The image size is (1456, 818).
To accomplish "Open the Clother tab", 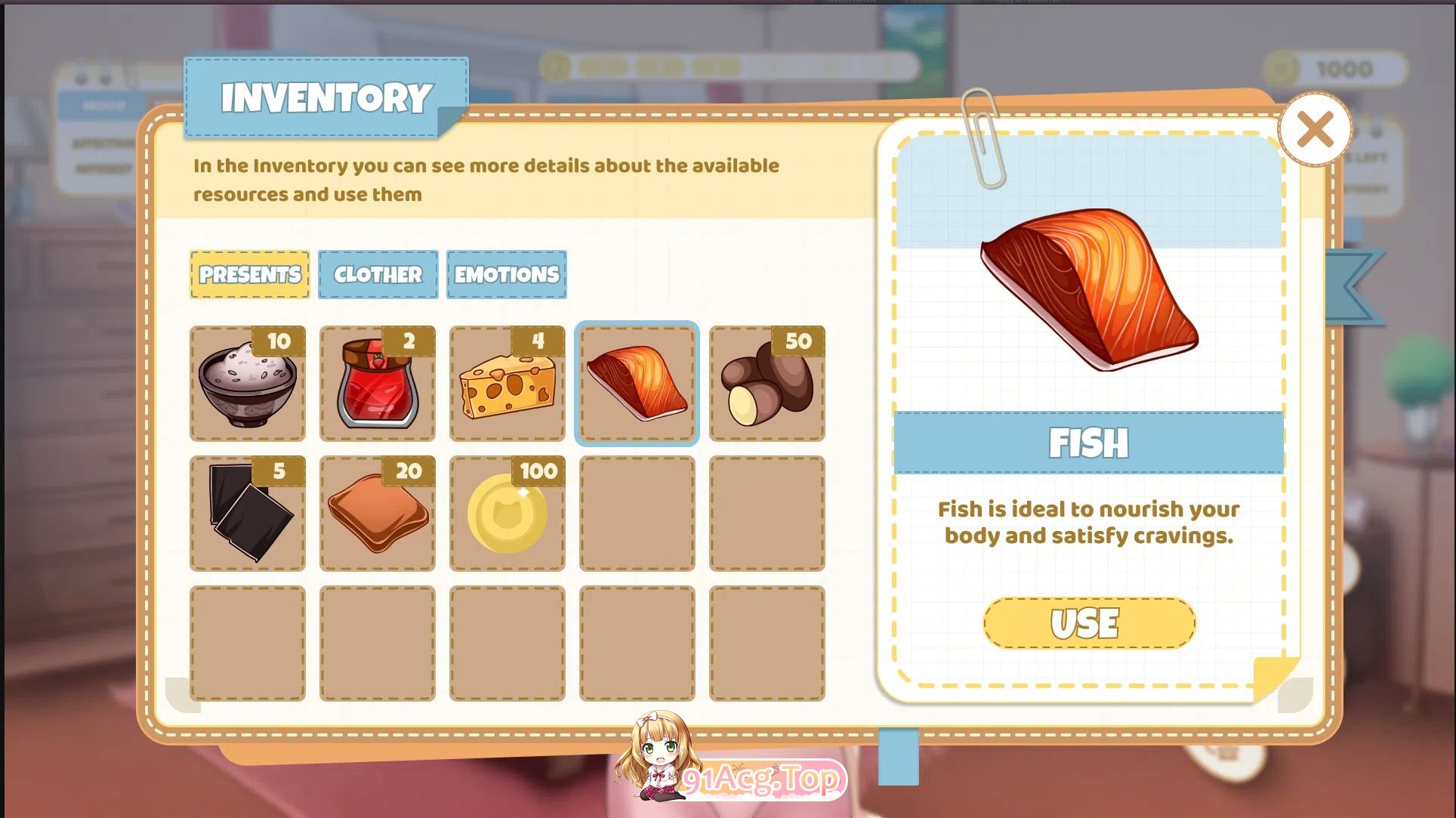I will point(378,274).
